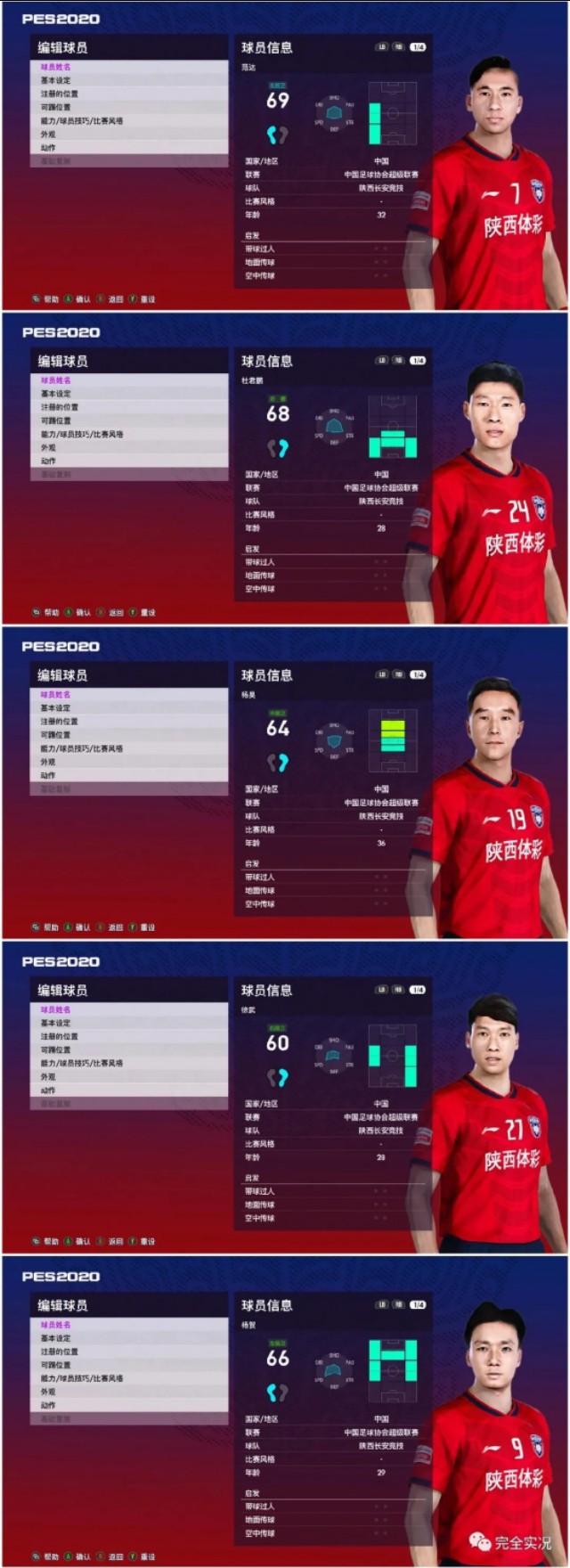Select 可踢位置 in the 60-rated player's menu
This screenshot has width=570, height=1568.
(56, 1049)
